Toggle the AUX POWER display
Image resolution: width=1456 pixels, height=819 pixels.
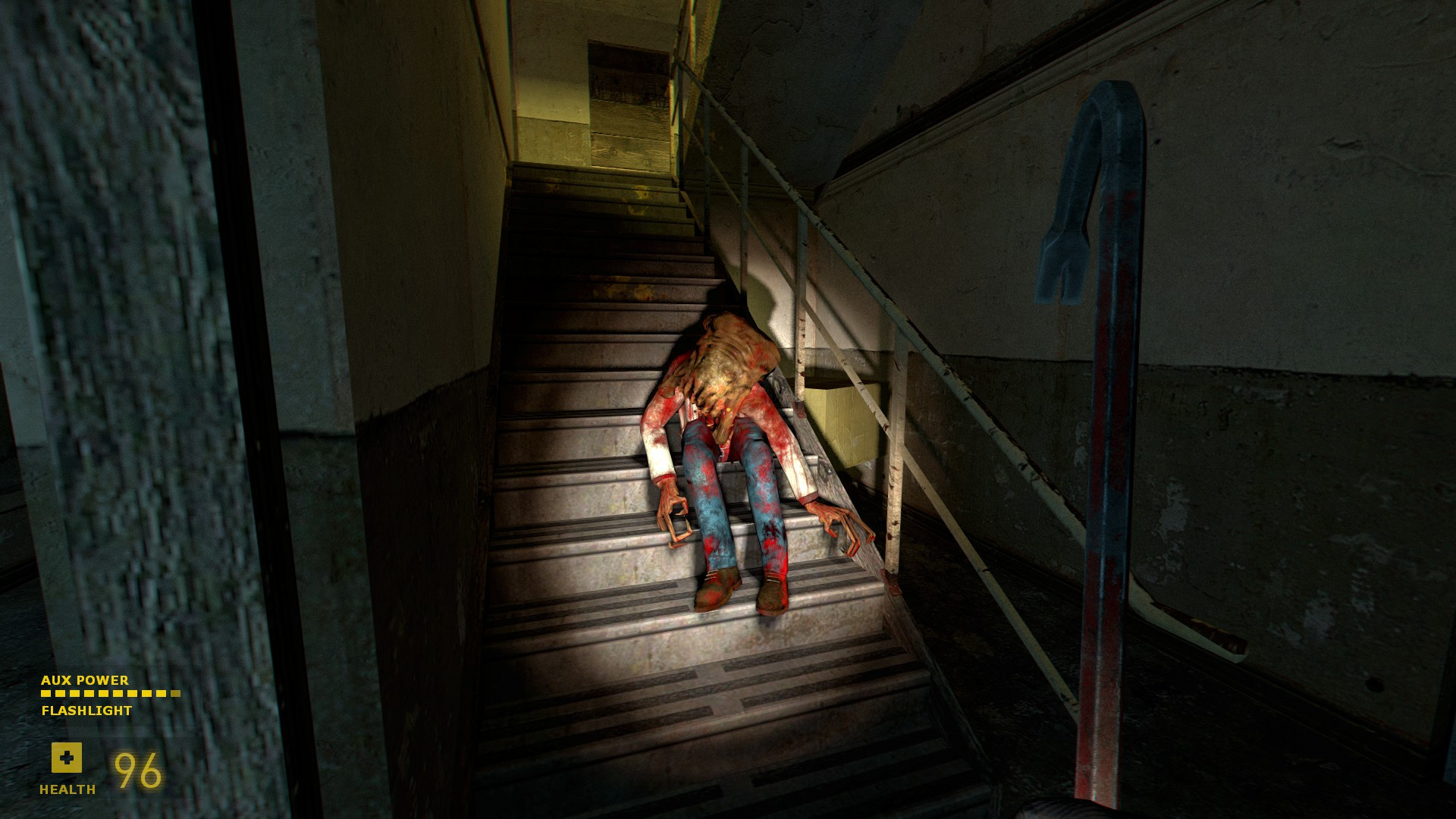click(x=85, y=681)
